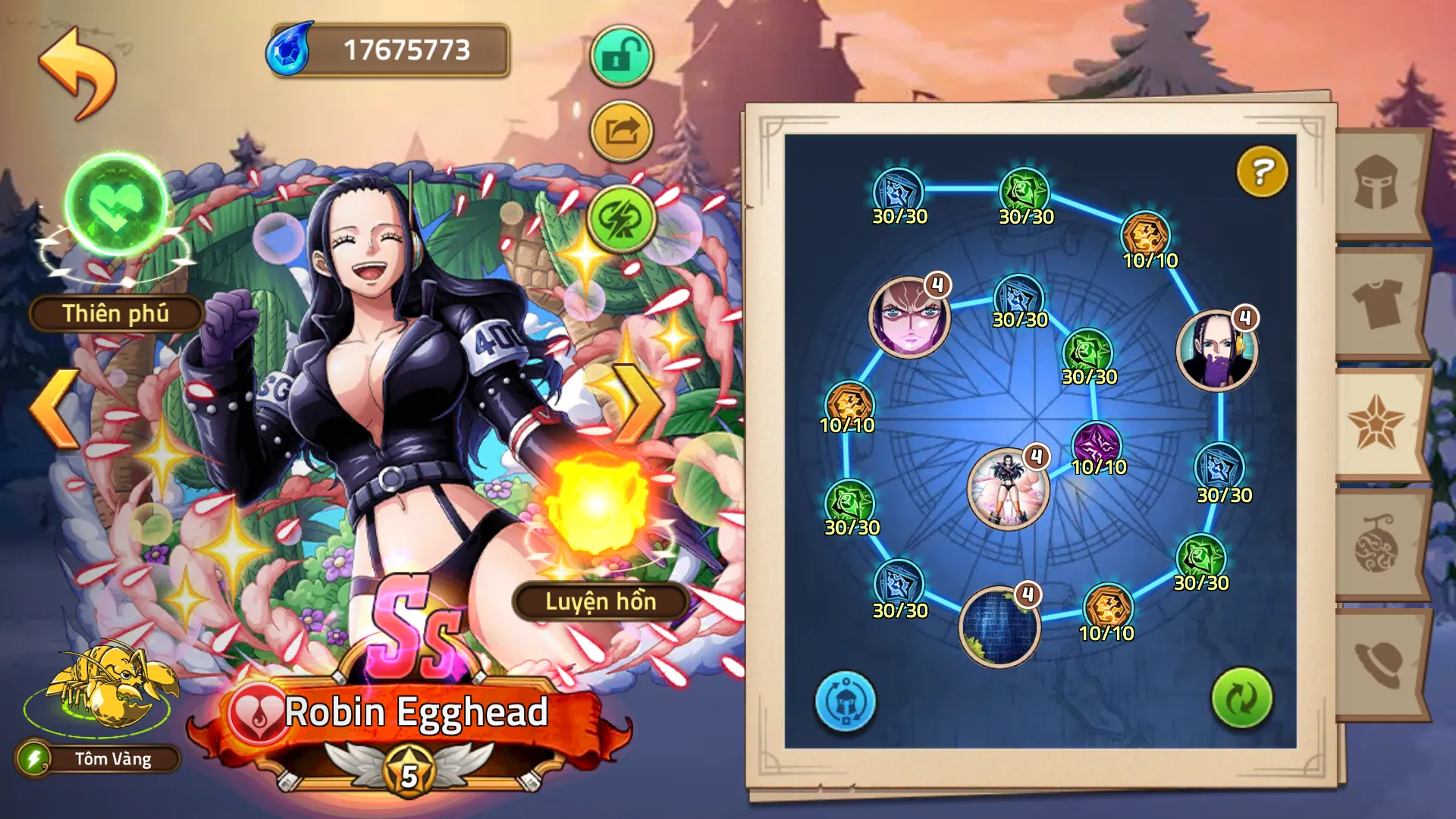Image resolution: width=1456 pixels, height=819 pixels.
Task: Select the dark waterfall scene node
Action: click(x=999, y=627)
